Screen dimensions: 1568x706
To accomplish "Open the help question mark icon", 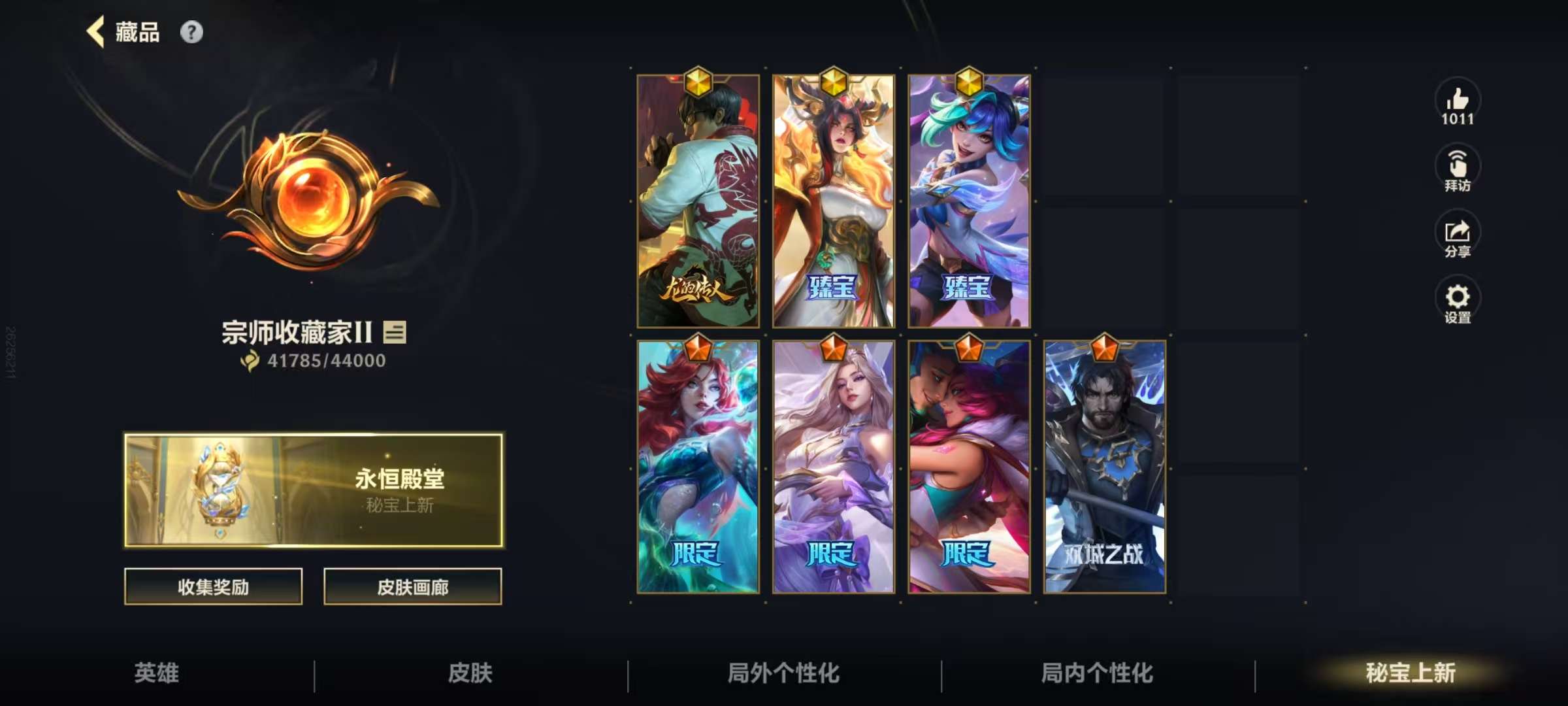I will [191, 31].
